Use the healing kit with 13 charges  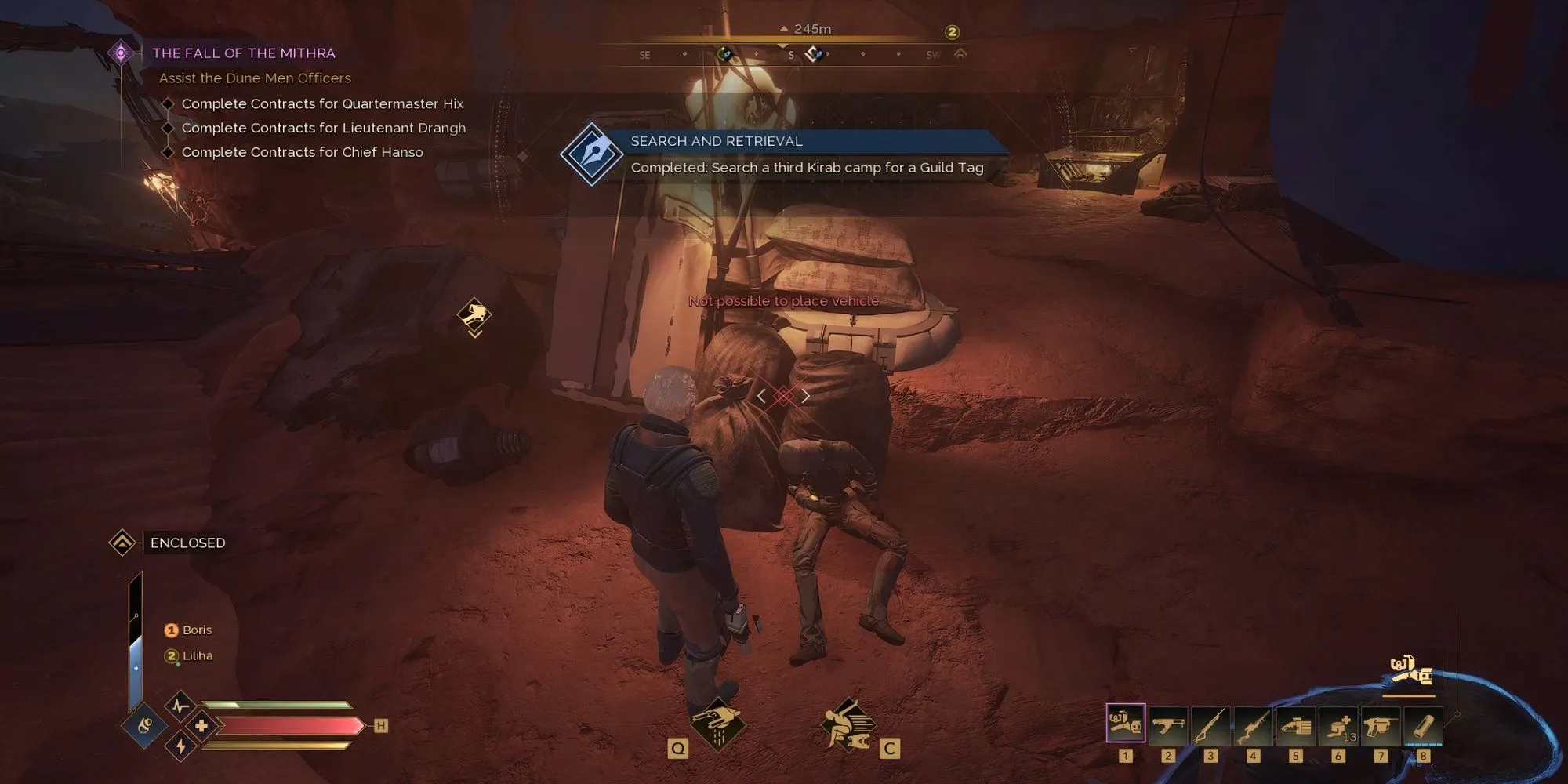pyautogui.click(x=1338, y=725)
